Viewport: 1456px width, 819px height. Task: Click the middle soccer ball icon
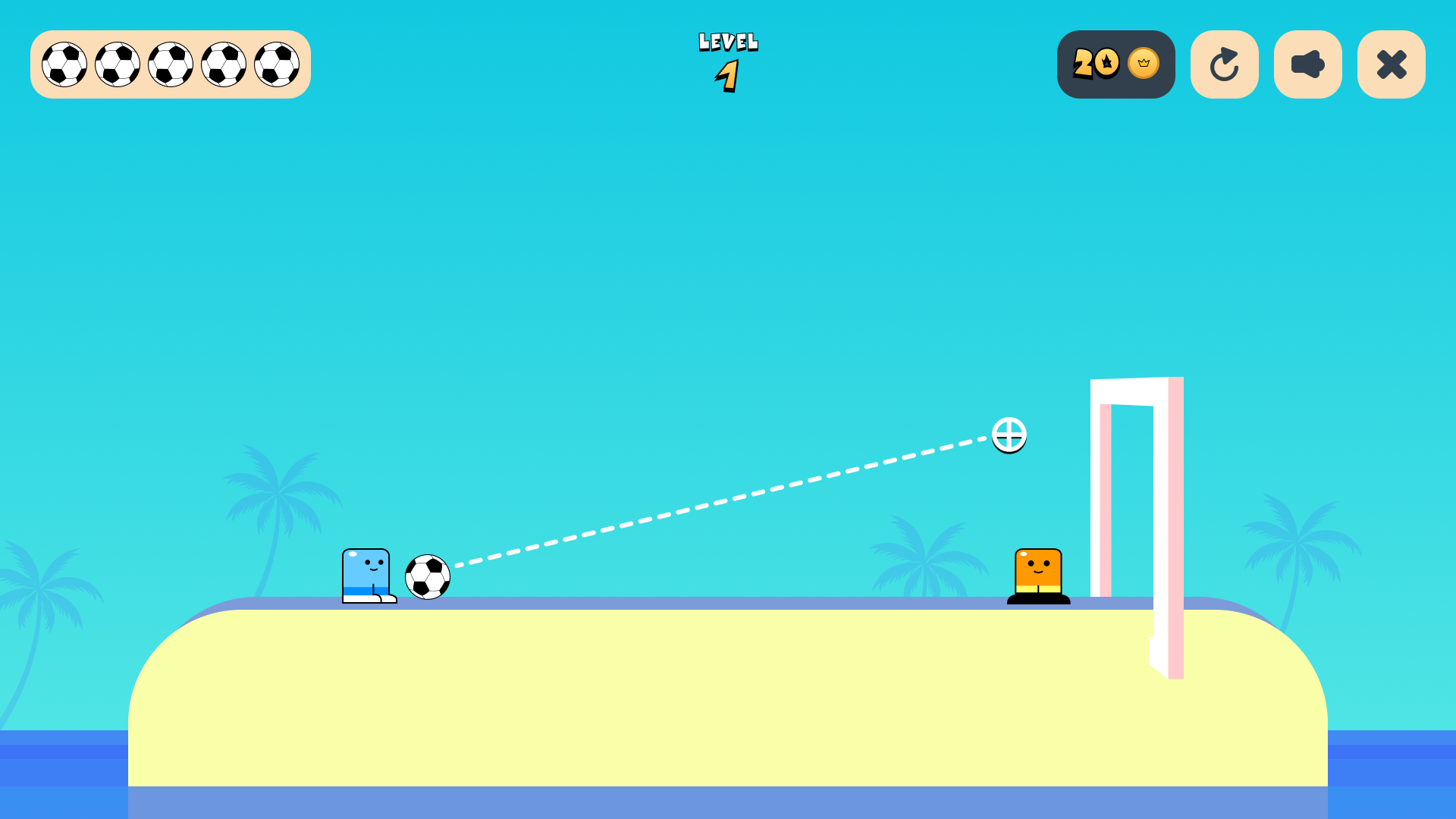pos(170,64)
